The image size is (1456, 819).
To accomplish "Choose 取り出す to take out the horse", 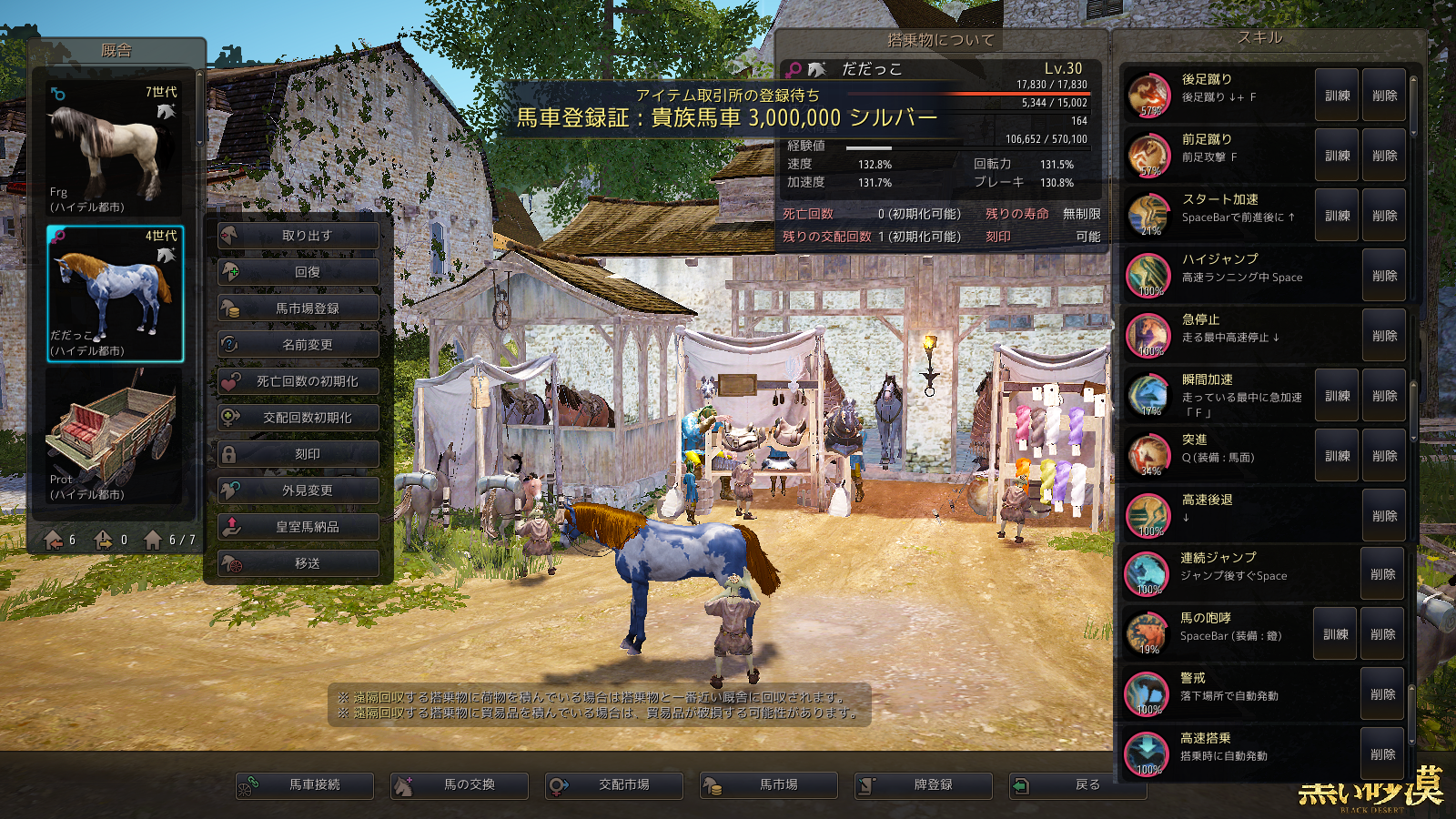I will click(x=298, y=236).
